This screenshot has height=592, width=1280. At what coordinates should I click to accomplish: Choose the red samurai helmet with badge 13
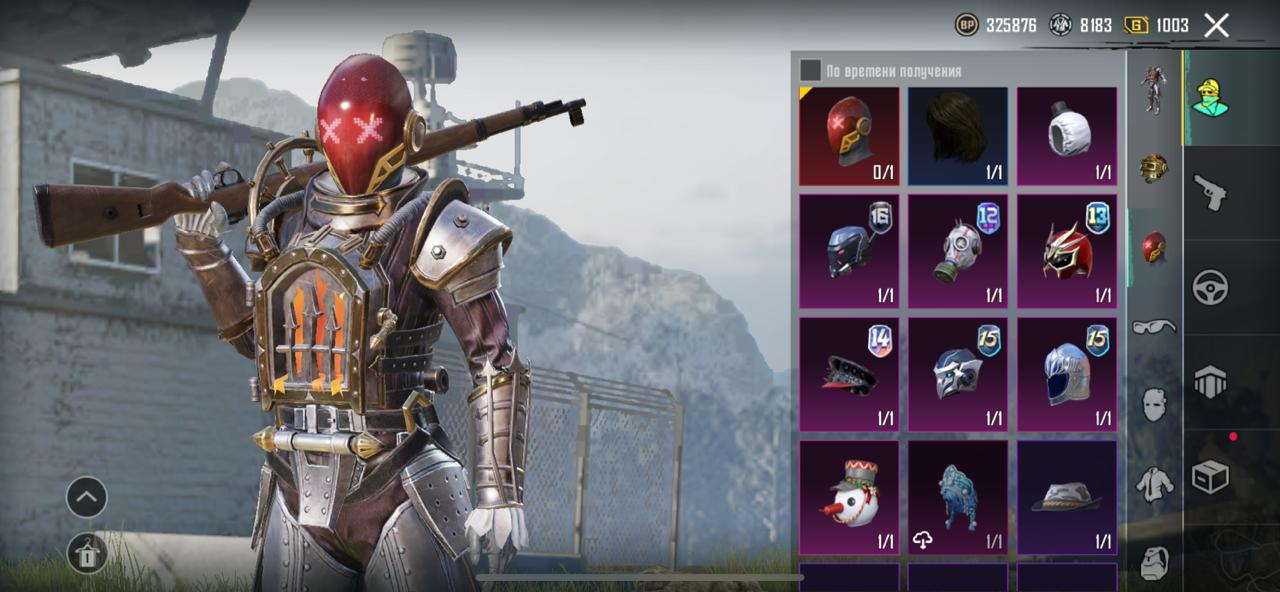[x=1067, y=251]
